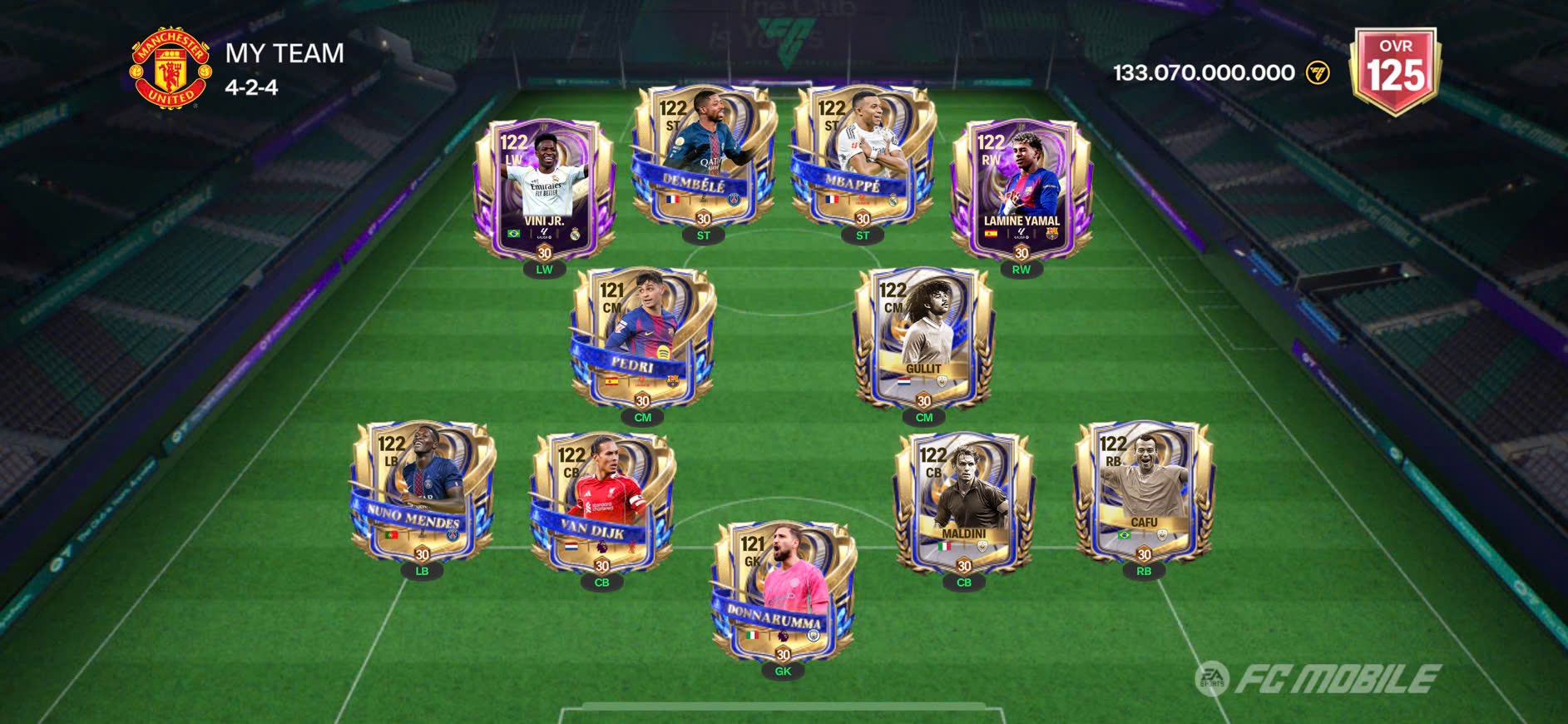Click the Manchester United club crest
The image size is (1568, 724).
pos(171,69)
